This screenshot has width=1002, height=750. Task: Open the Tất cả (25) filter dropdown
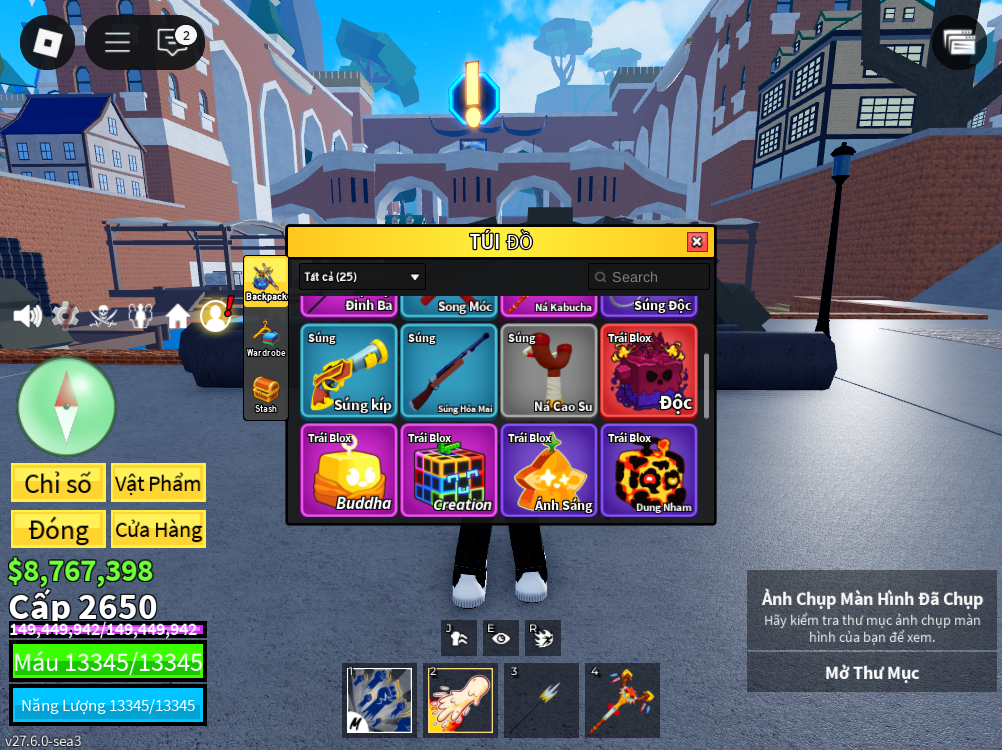(362, 277)
